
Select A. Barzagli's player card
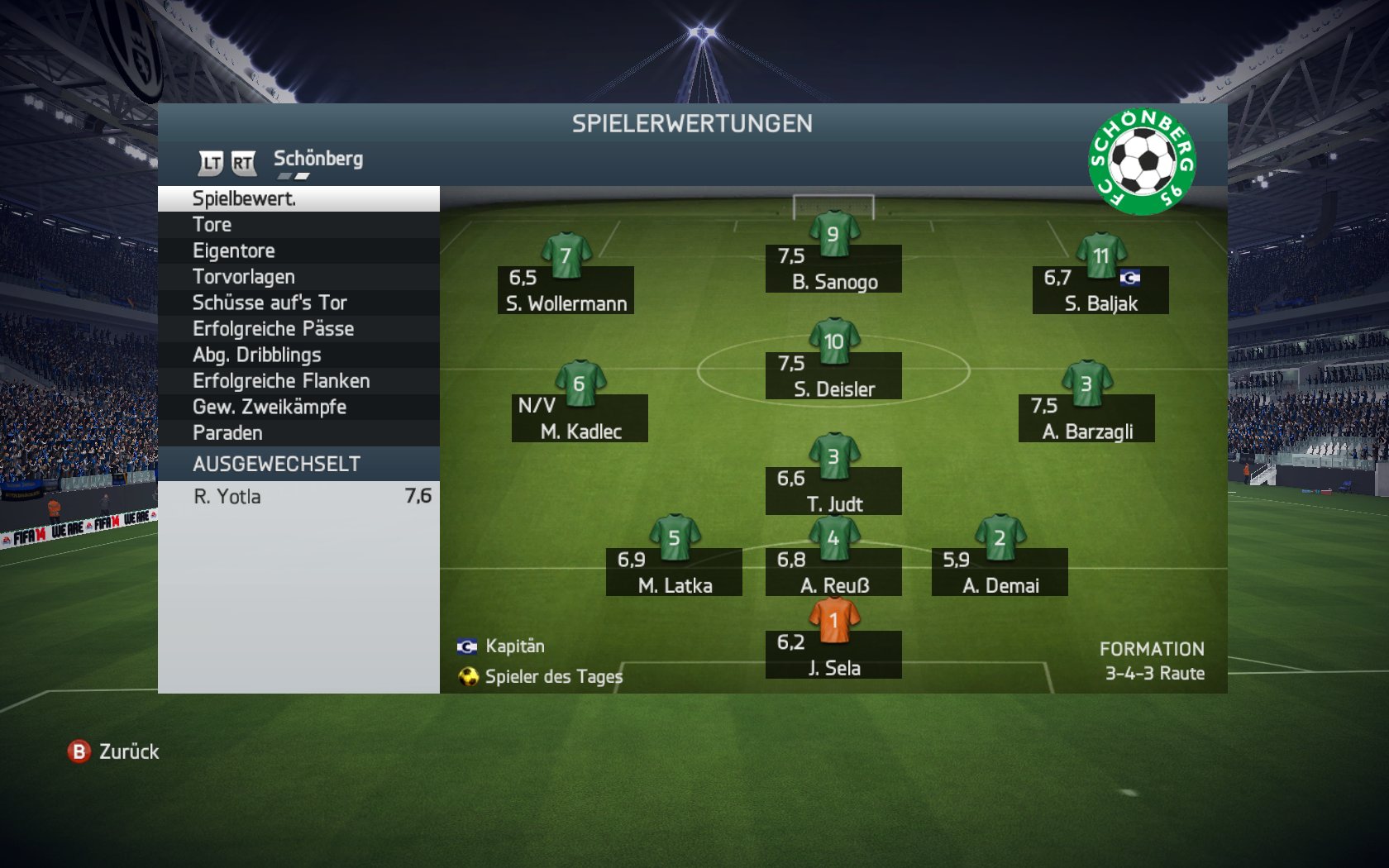coord(1086,418)
